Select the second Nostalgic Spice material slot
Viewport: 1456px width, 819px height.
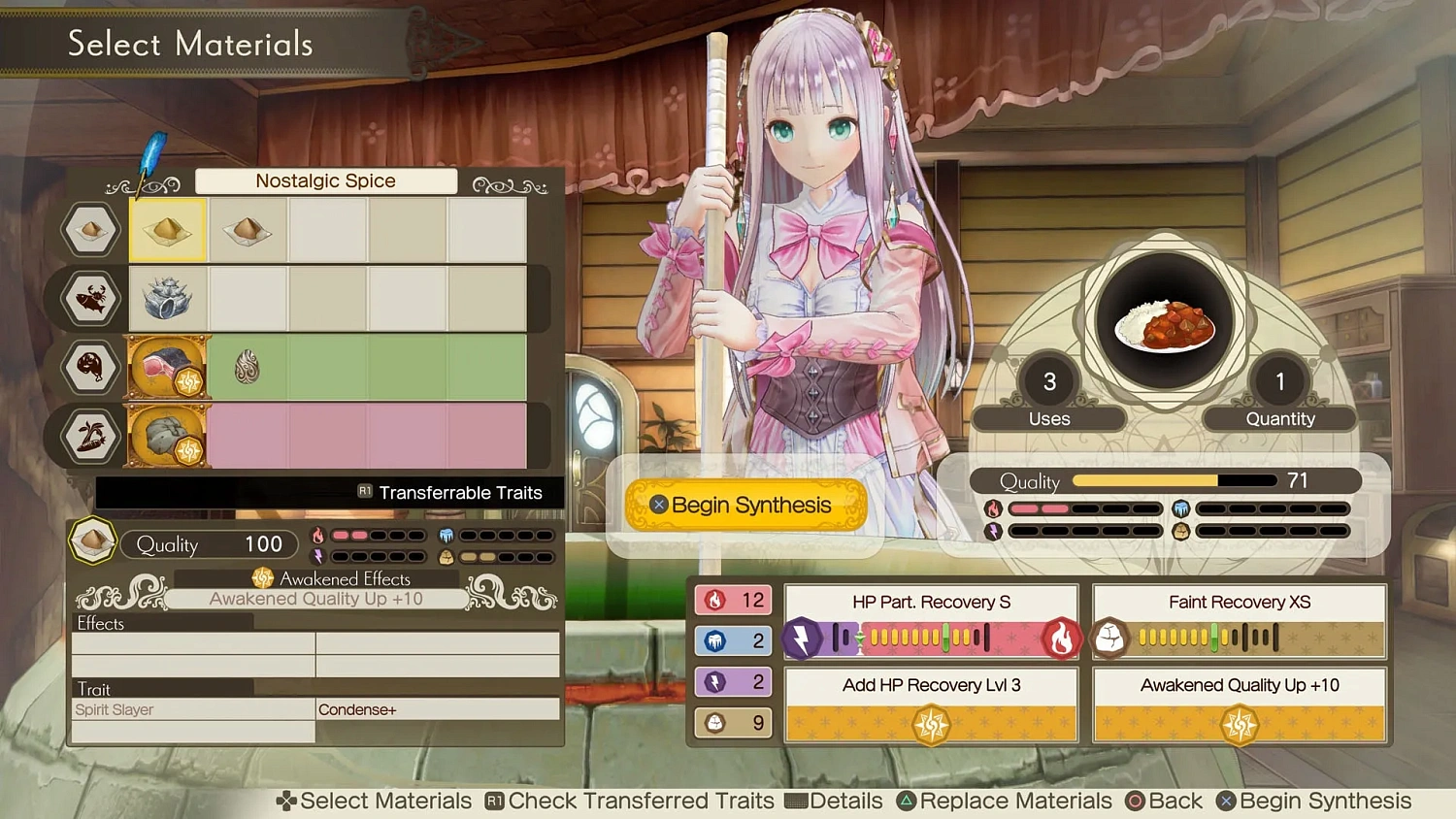click(x=248, y=230)
